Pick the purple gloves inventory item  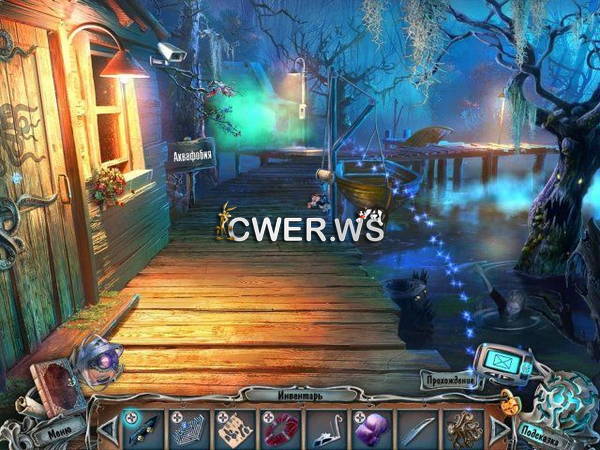point(371,428)
